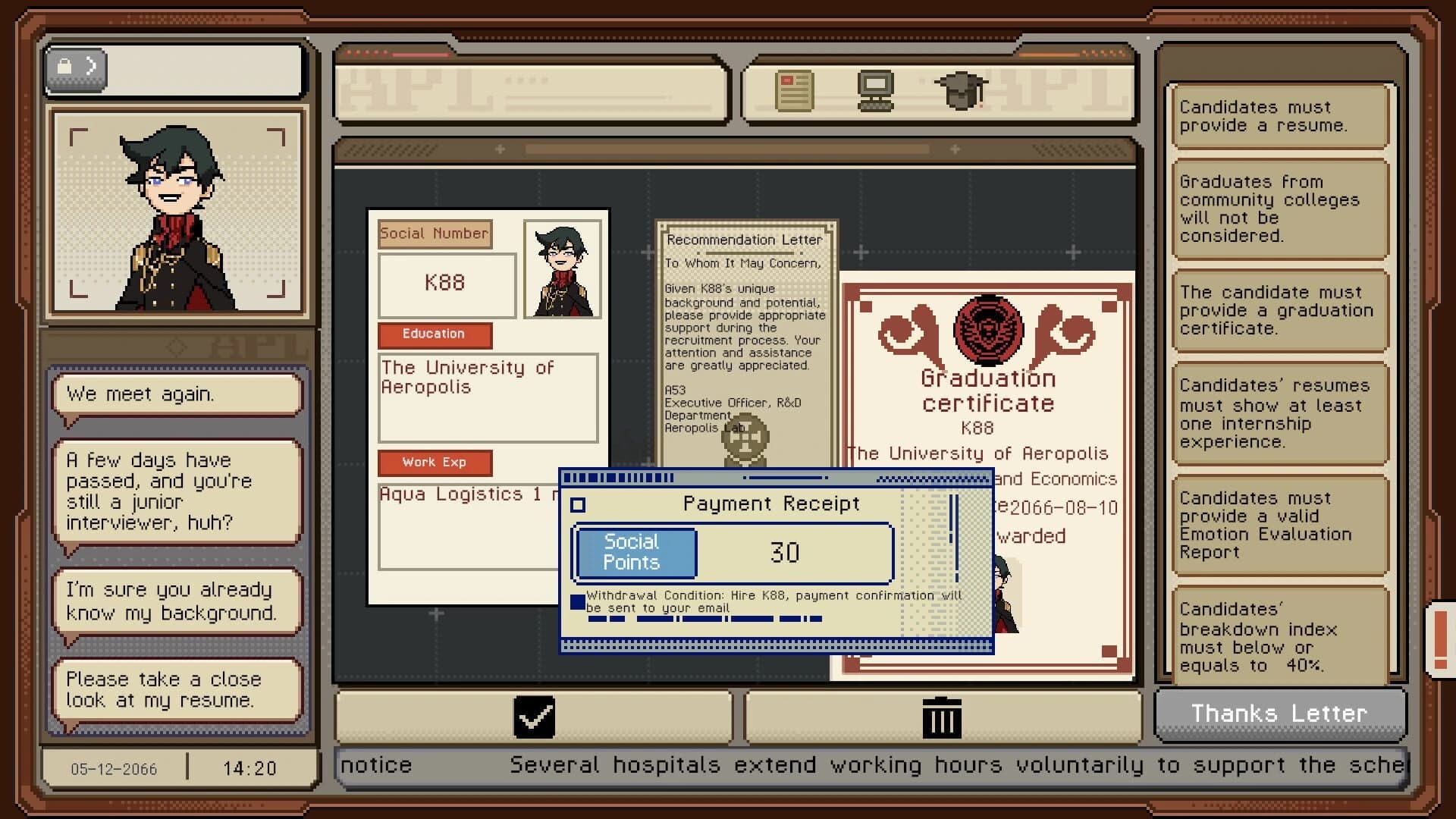
Task: Select the Work Exp header on the resume
Action: click(435, 462)
